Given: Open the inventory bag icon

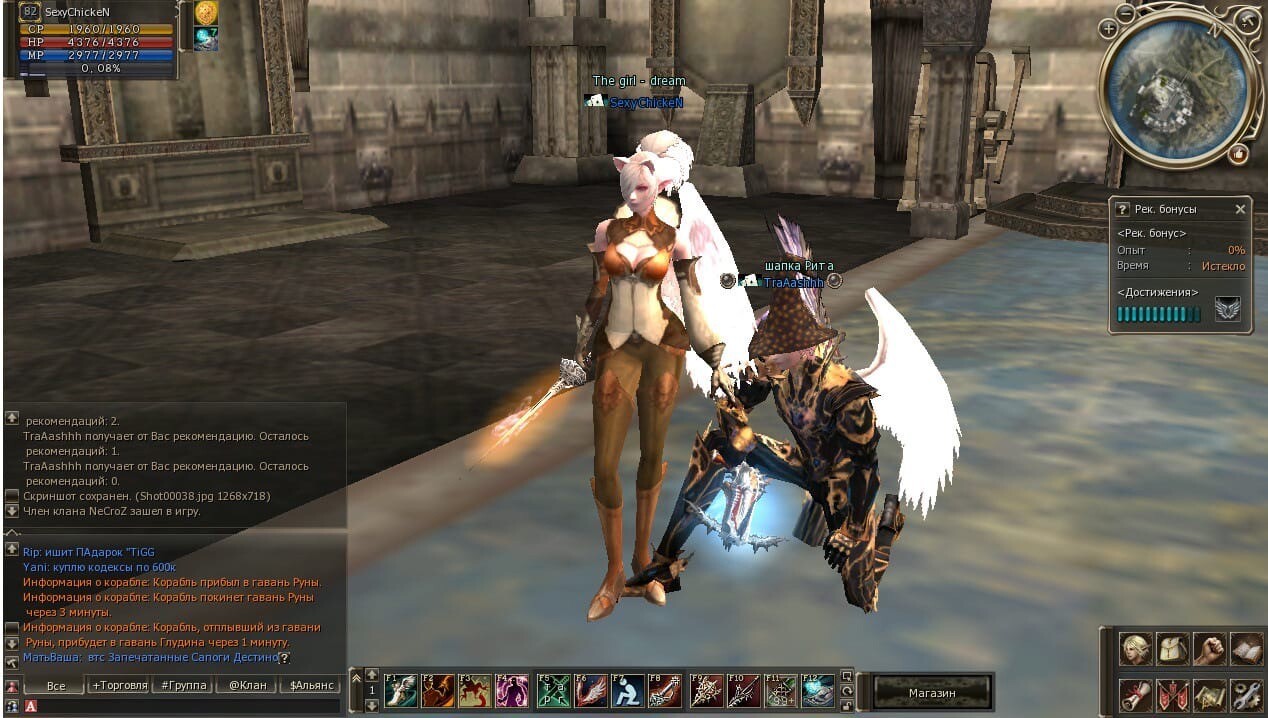Looking at the screenshot, I should click(x=1172, y=649).
